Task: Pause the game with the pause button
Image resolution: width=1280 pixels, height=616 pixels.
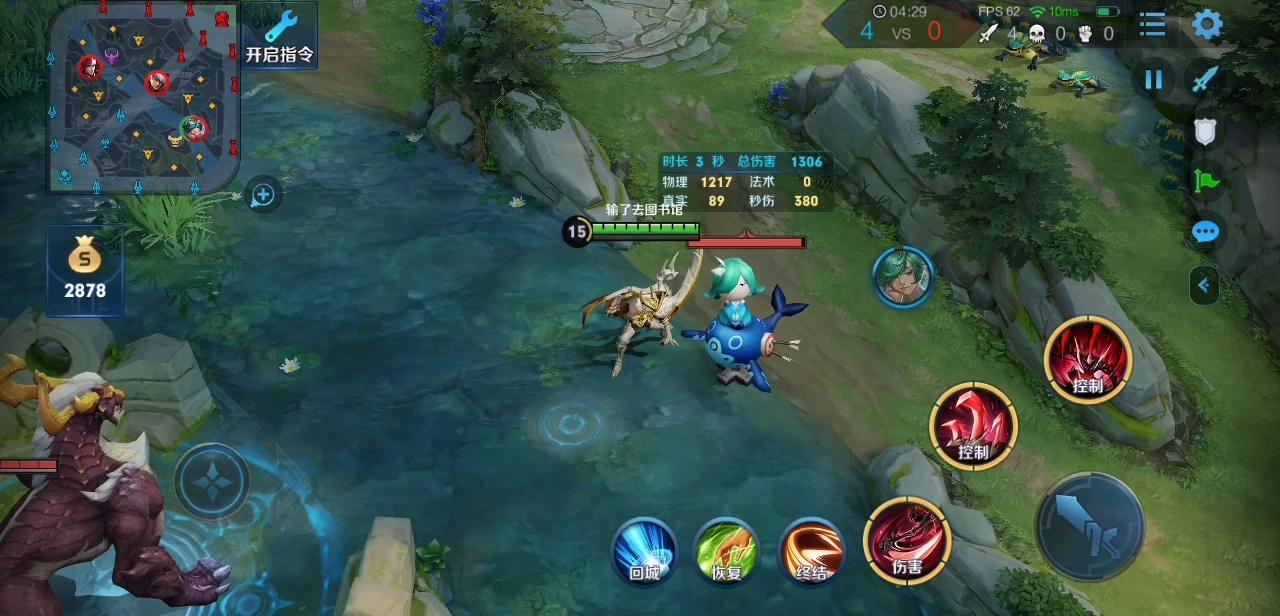Action: click(1153, 80)
